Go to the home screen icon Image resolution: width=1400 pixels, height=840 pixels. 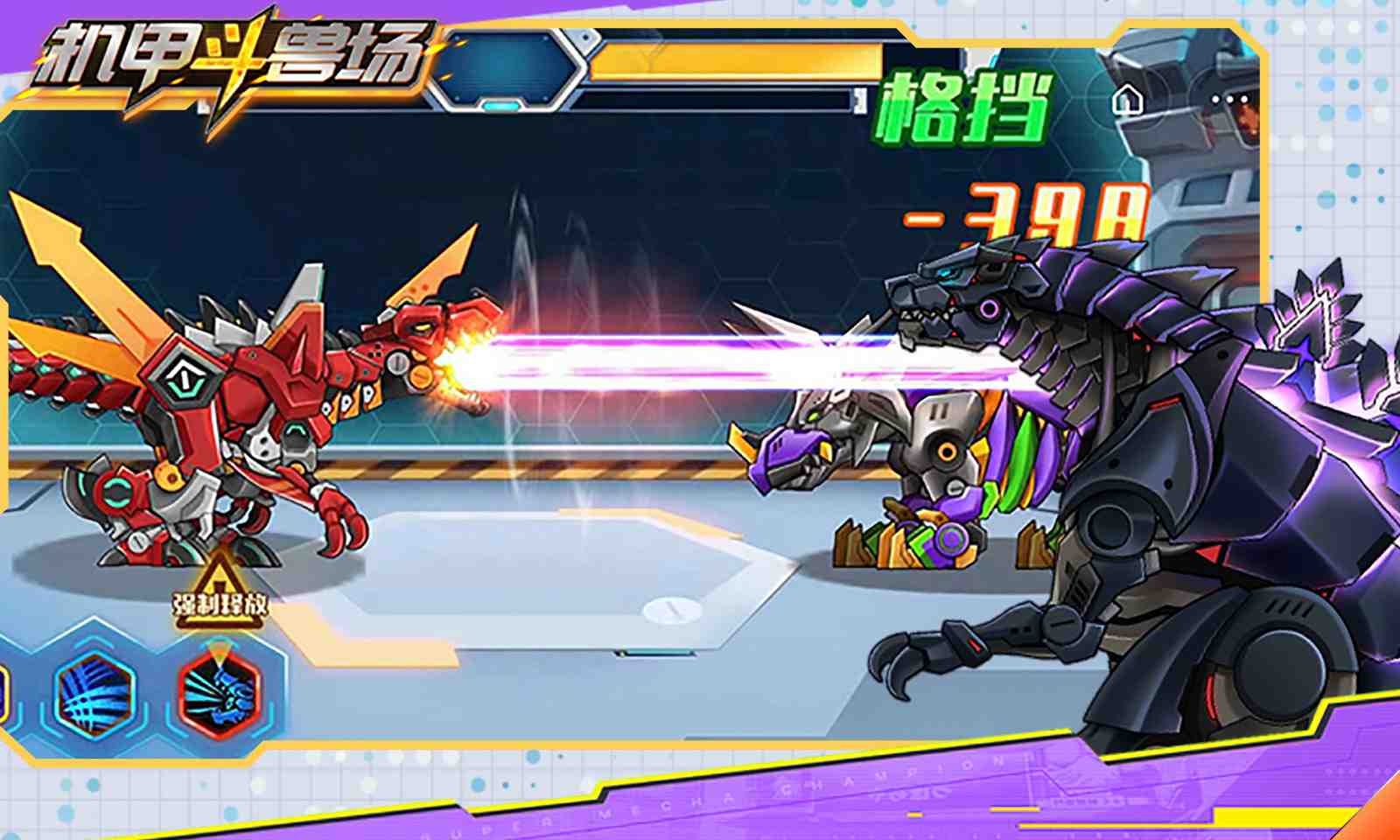(1127, 101)
